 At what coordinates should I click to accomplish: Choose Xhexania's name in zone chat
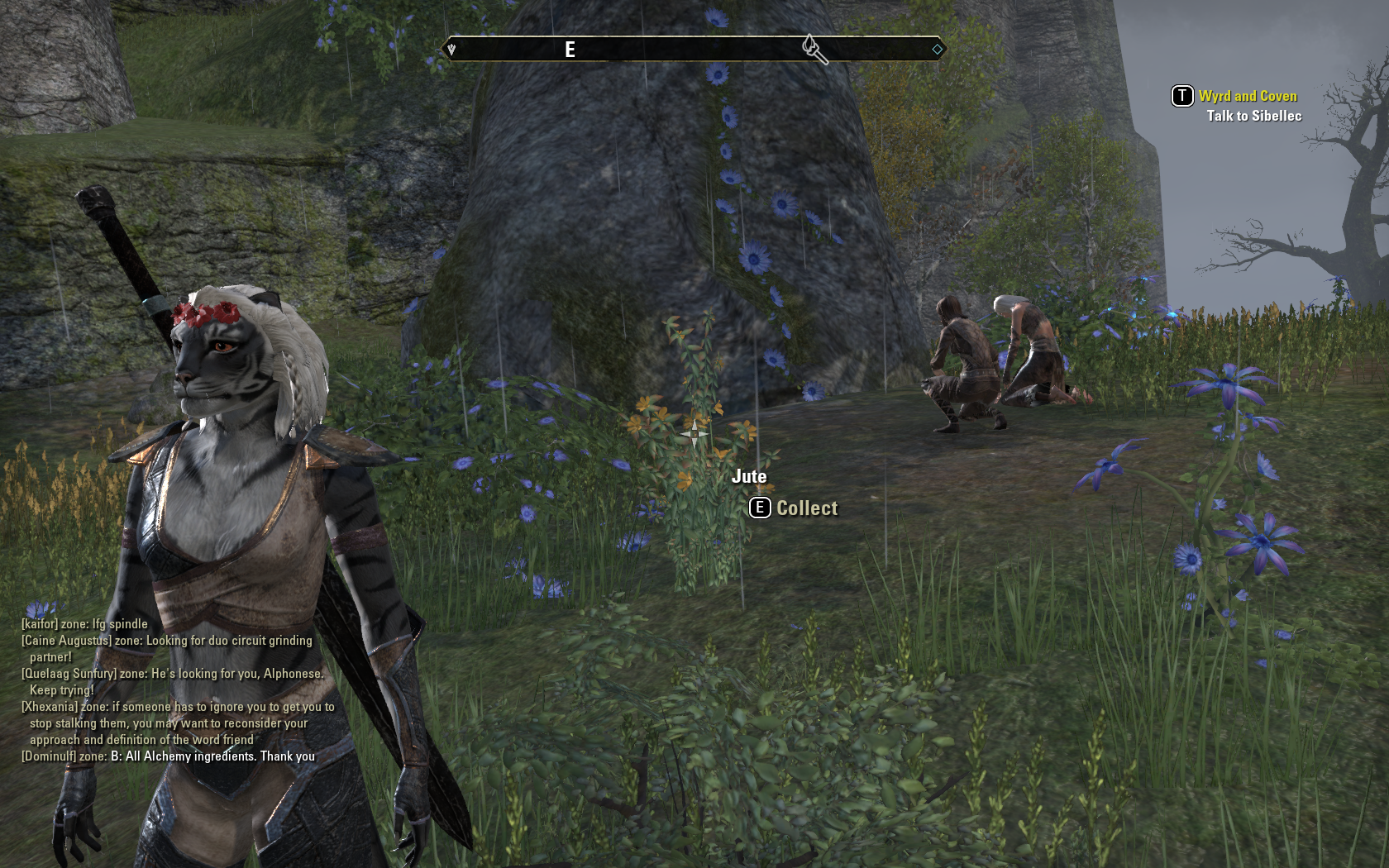pyautogui.click(x=50, y=707)
